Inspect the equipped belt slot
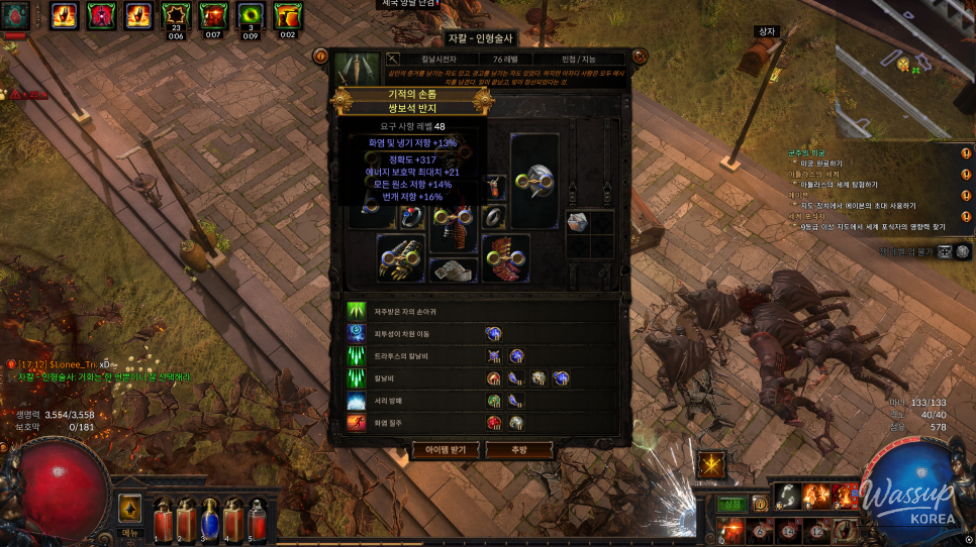 [453, 270]
